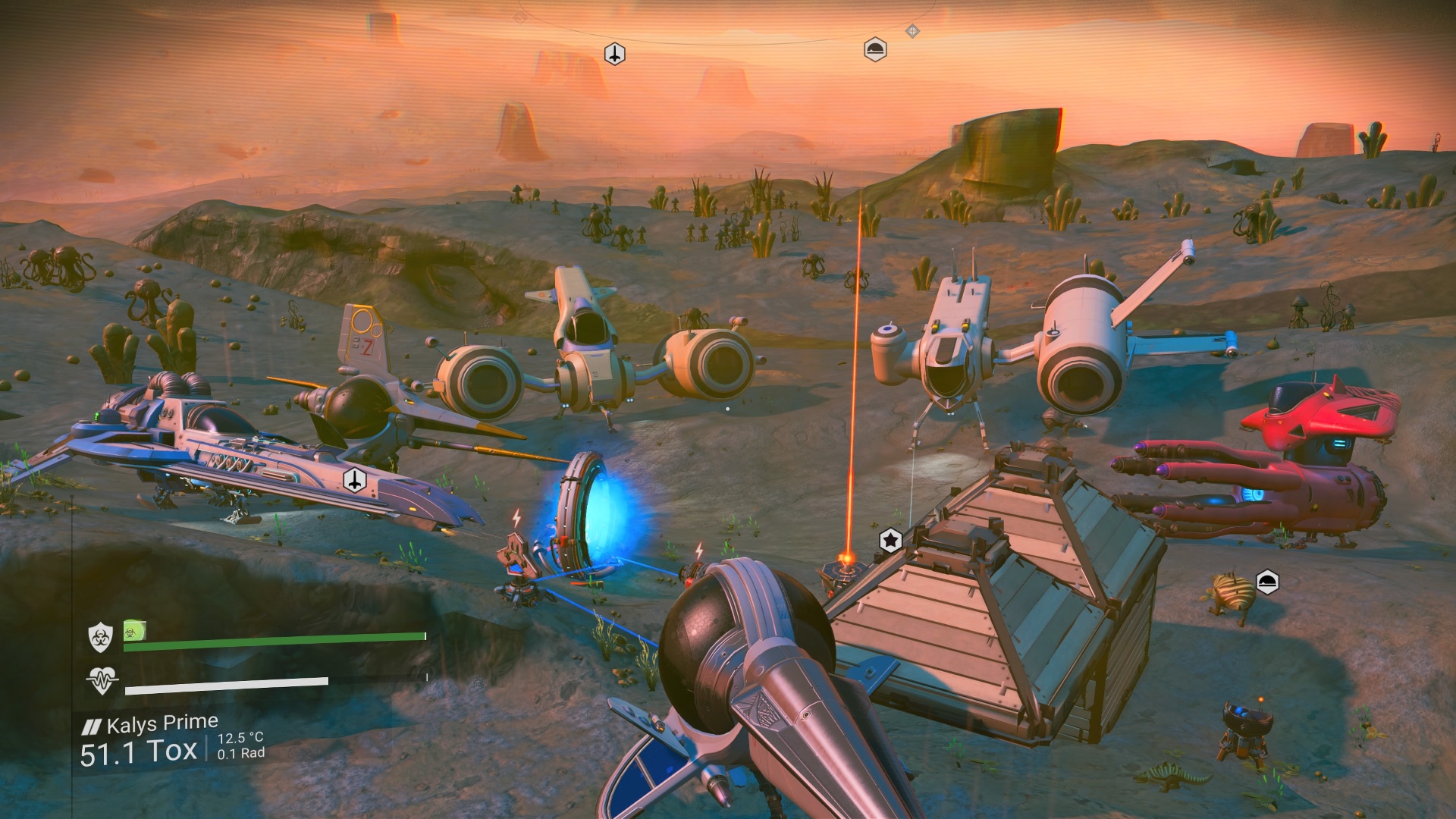Select the starship hexagon marker near the top edge

coord(616,52)
